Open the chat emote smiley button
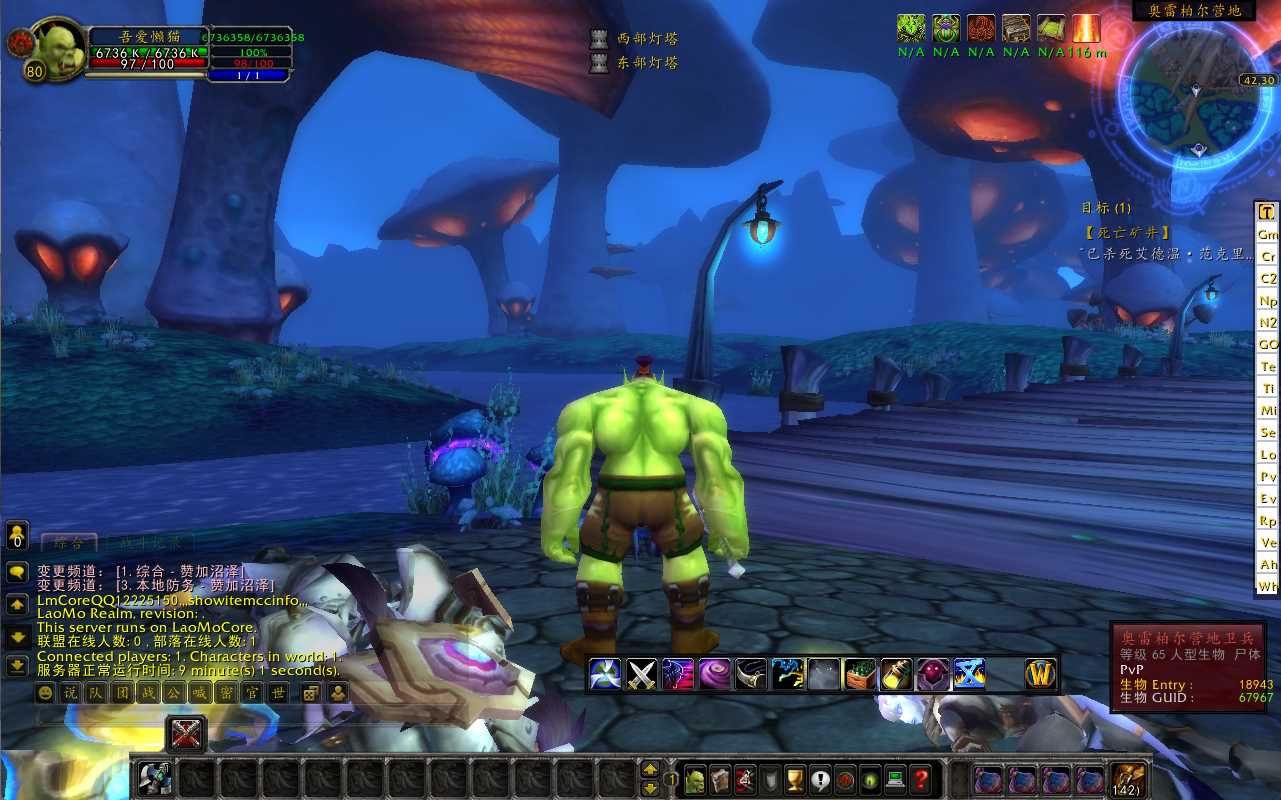The height and width of the screenshot is (800, 1281). click(x=46, y=692)
